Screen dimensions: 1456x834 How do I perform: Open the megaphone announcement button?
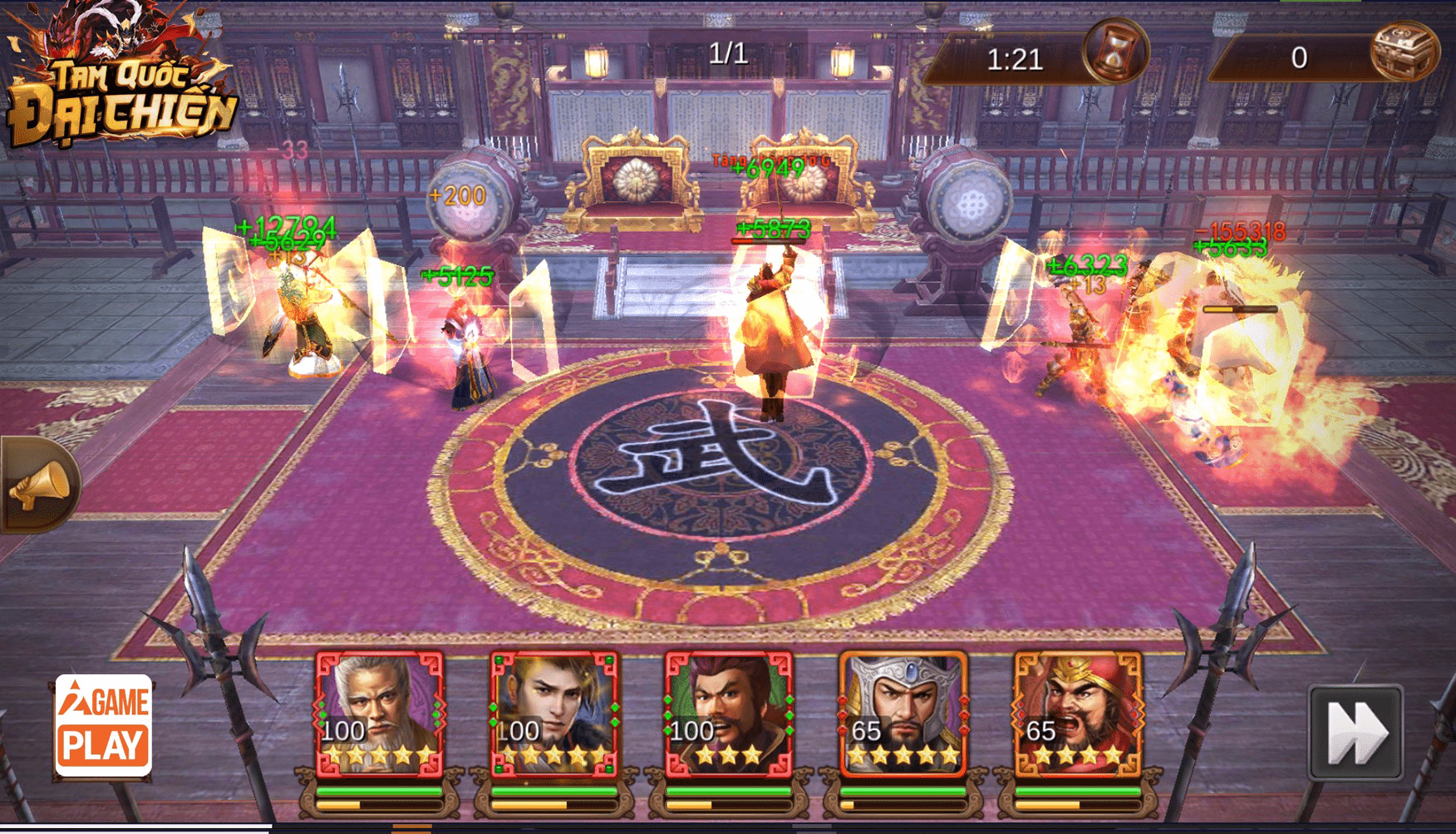39,484
